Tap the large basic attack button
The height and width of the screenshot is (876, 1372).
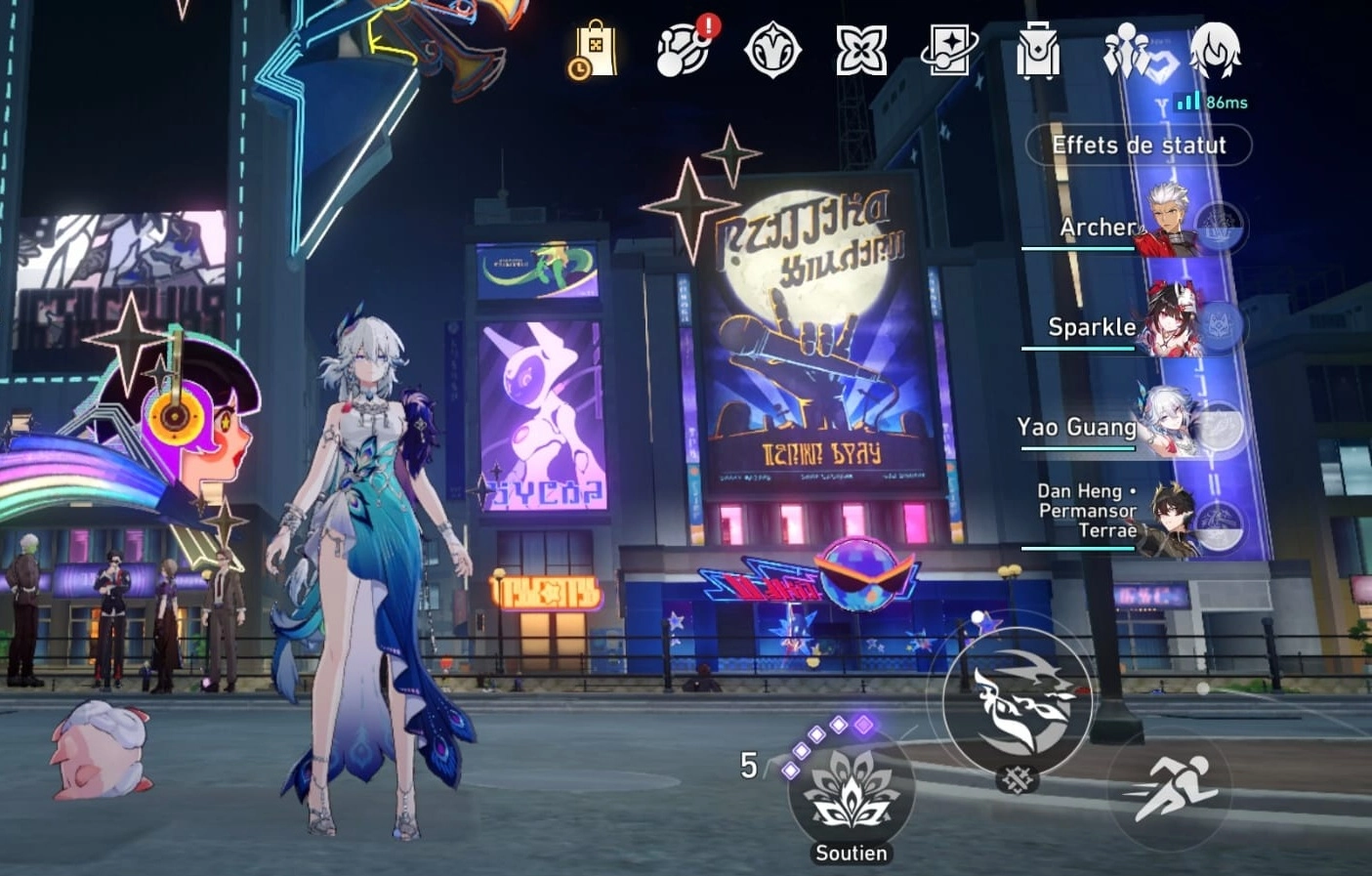click(x=1019, y=702)
